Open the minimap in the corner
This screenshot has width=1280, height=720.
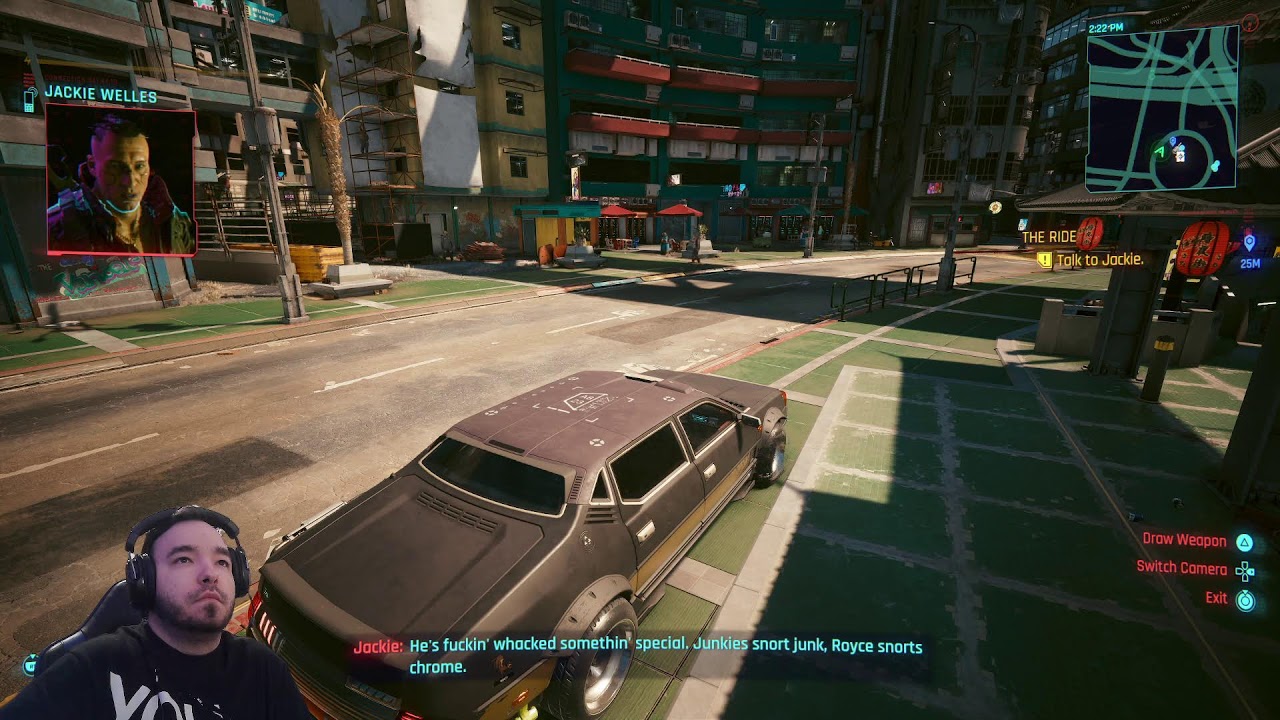pos(1162,108)
